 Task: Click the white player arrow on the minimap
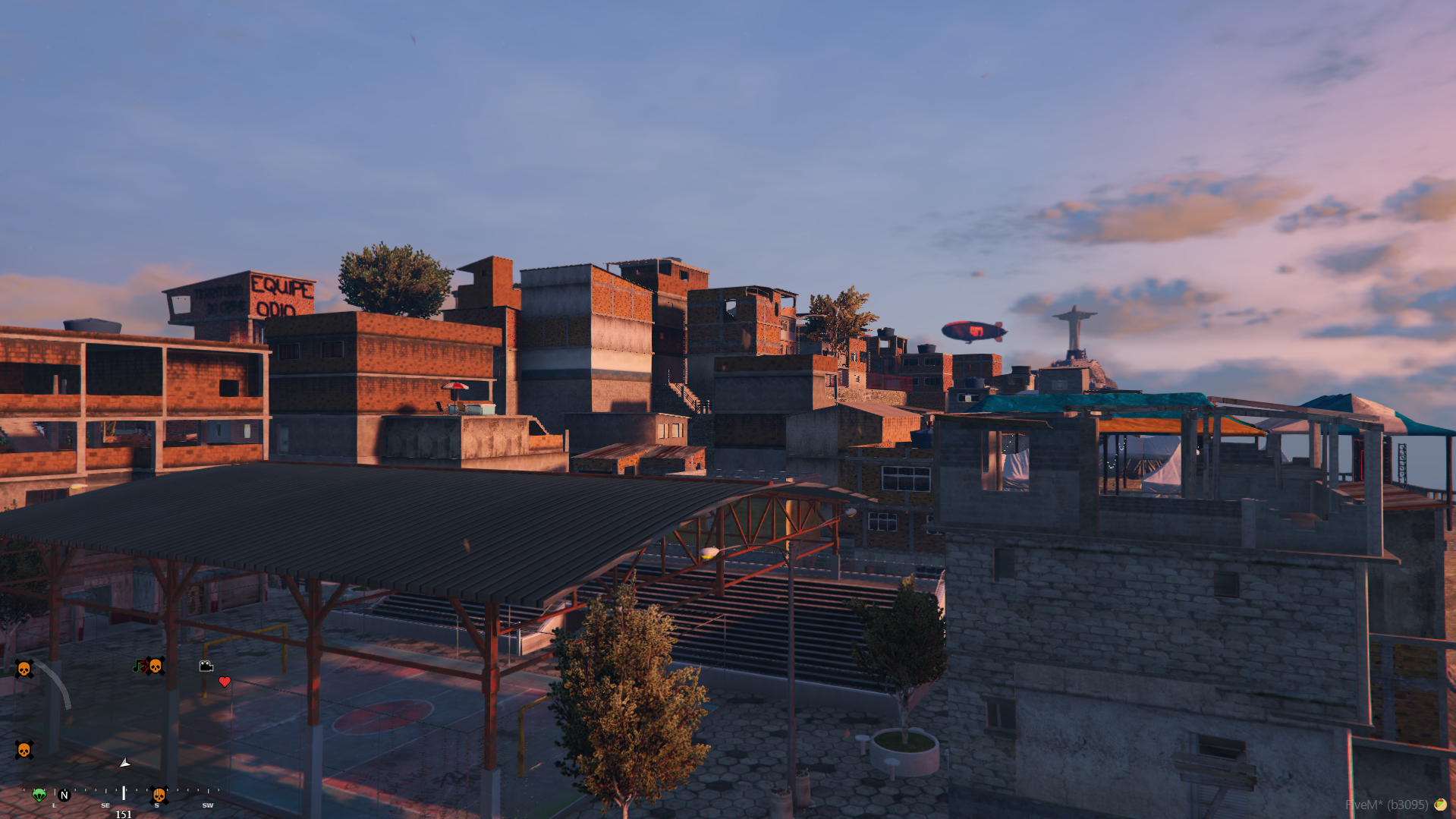[125, 763]
